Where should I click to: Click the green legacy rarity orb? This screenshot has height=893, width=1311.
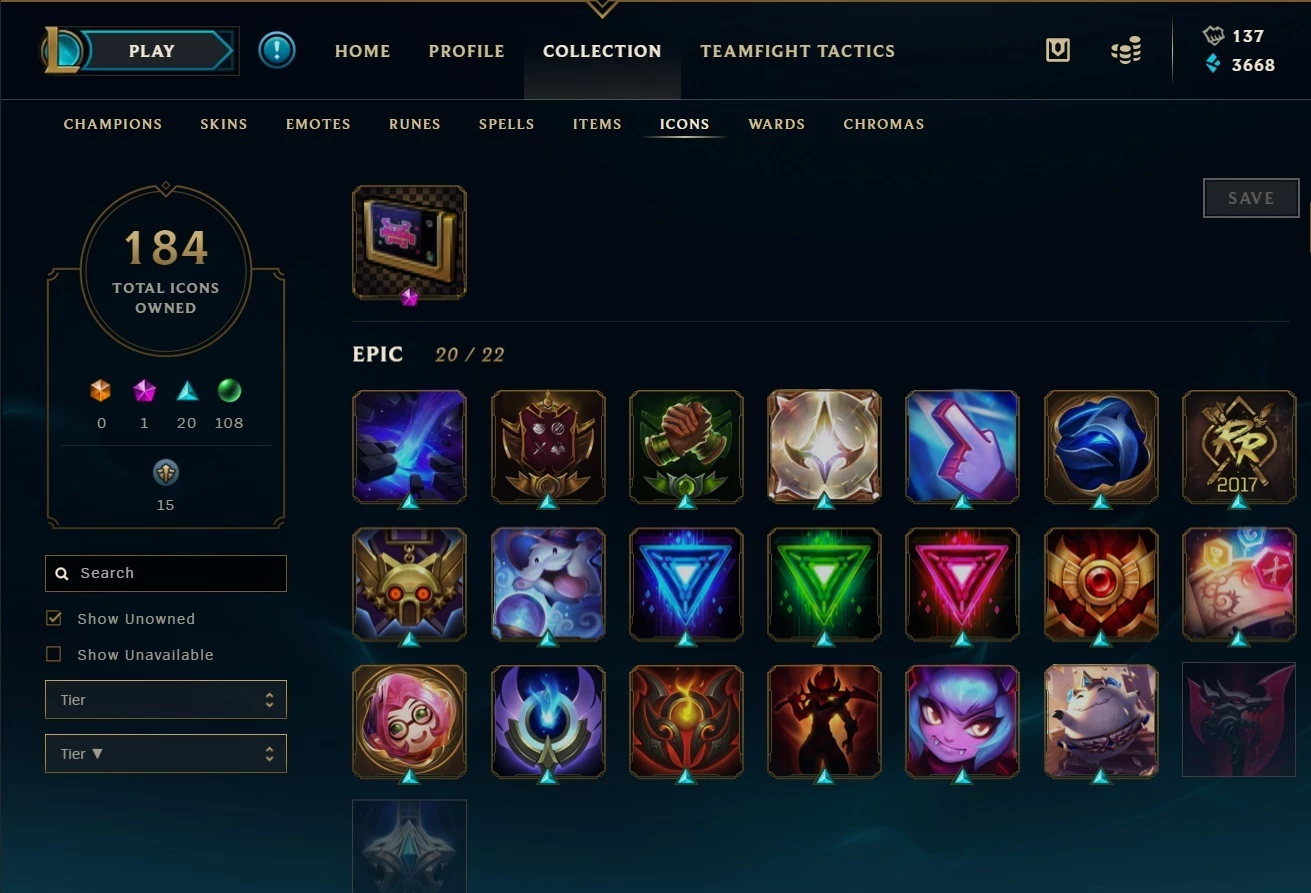(x=229, y=390)
